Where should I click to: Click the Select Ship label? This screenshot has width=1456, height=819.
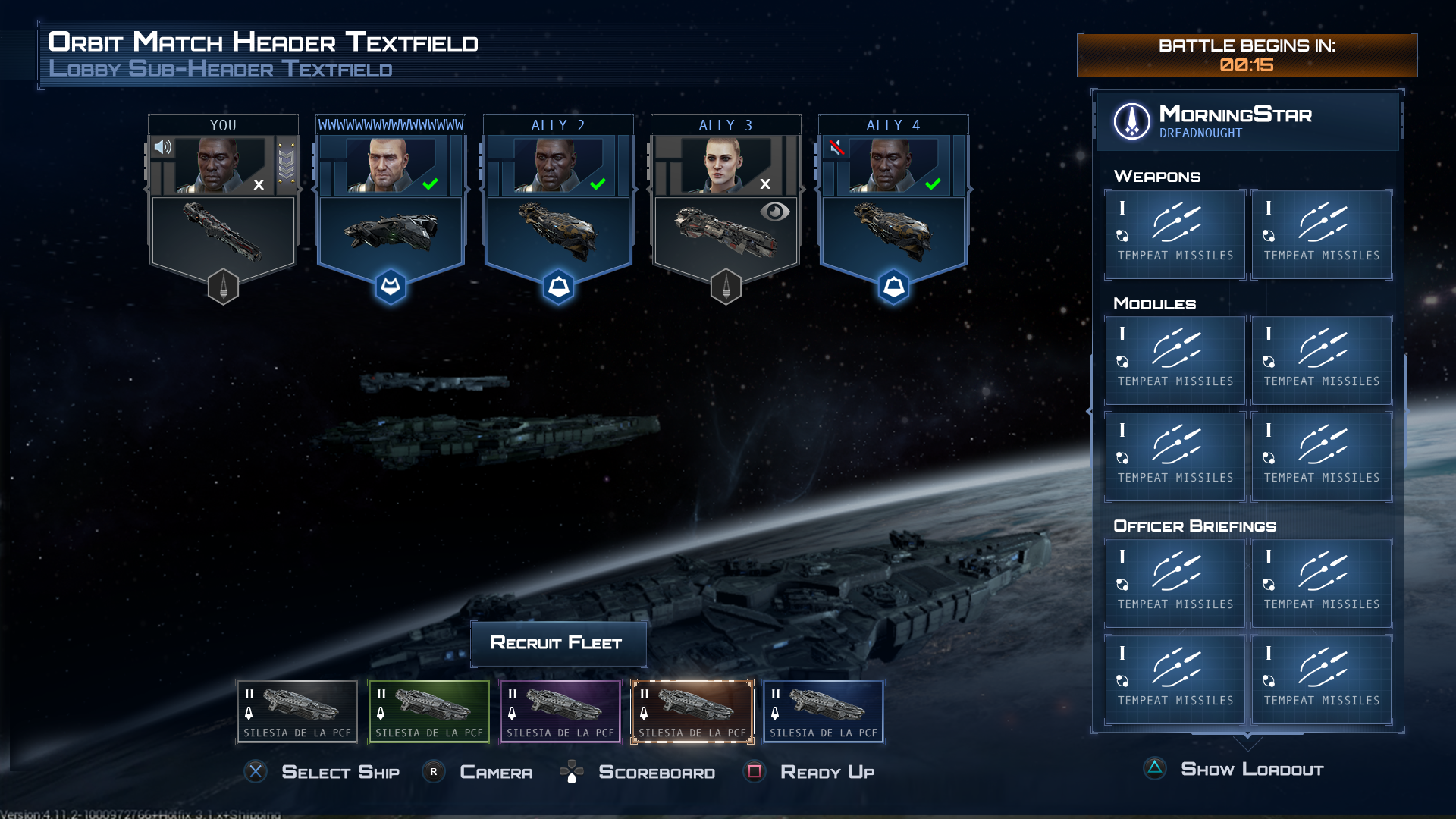(x=340, y=772)
